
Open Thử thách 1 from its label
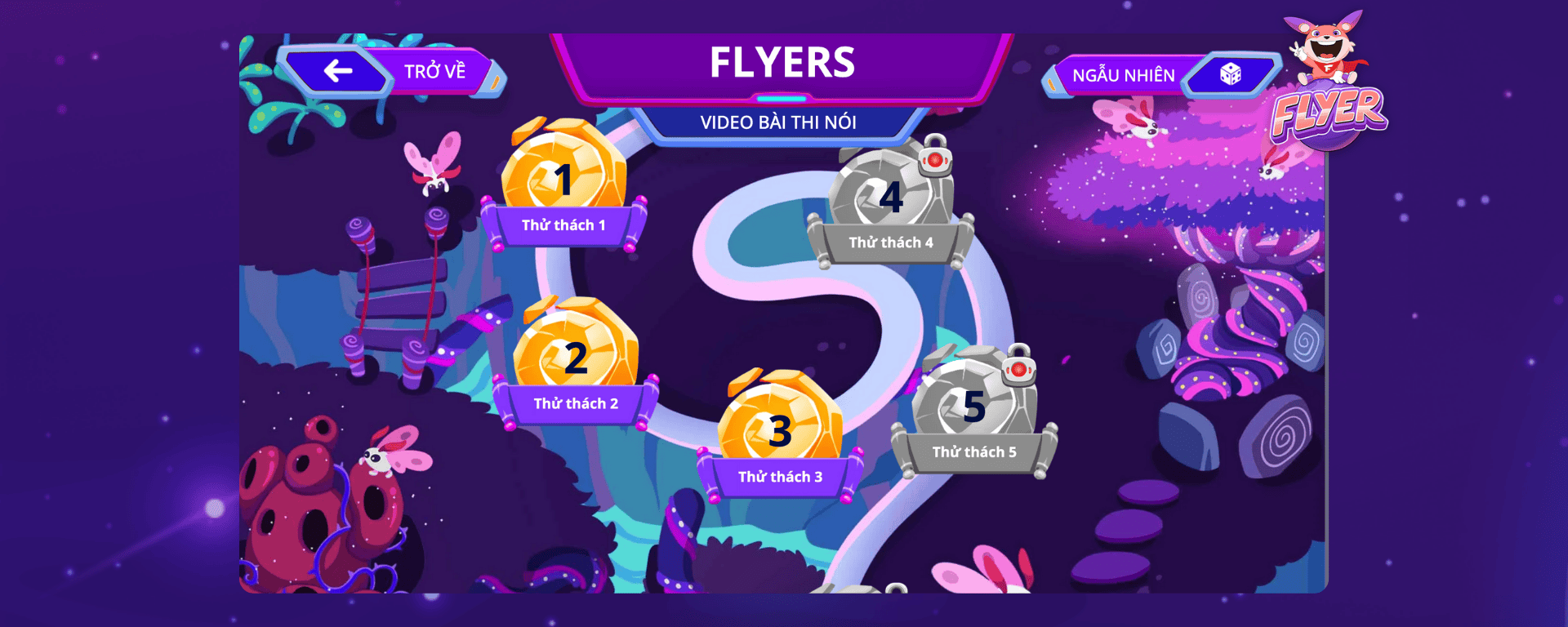pyautogui.click(x=564, y=226)
